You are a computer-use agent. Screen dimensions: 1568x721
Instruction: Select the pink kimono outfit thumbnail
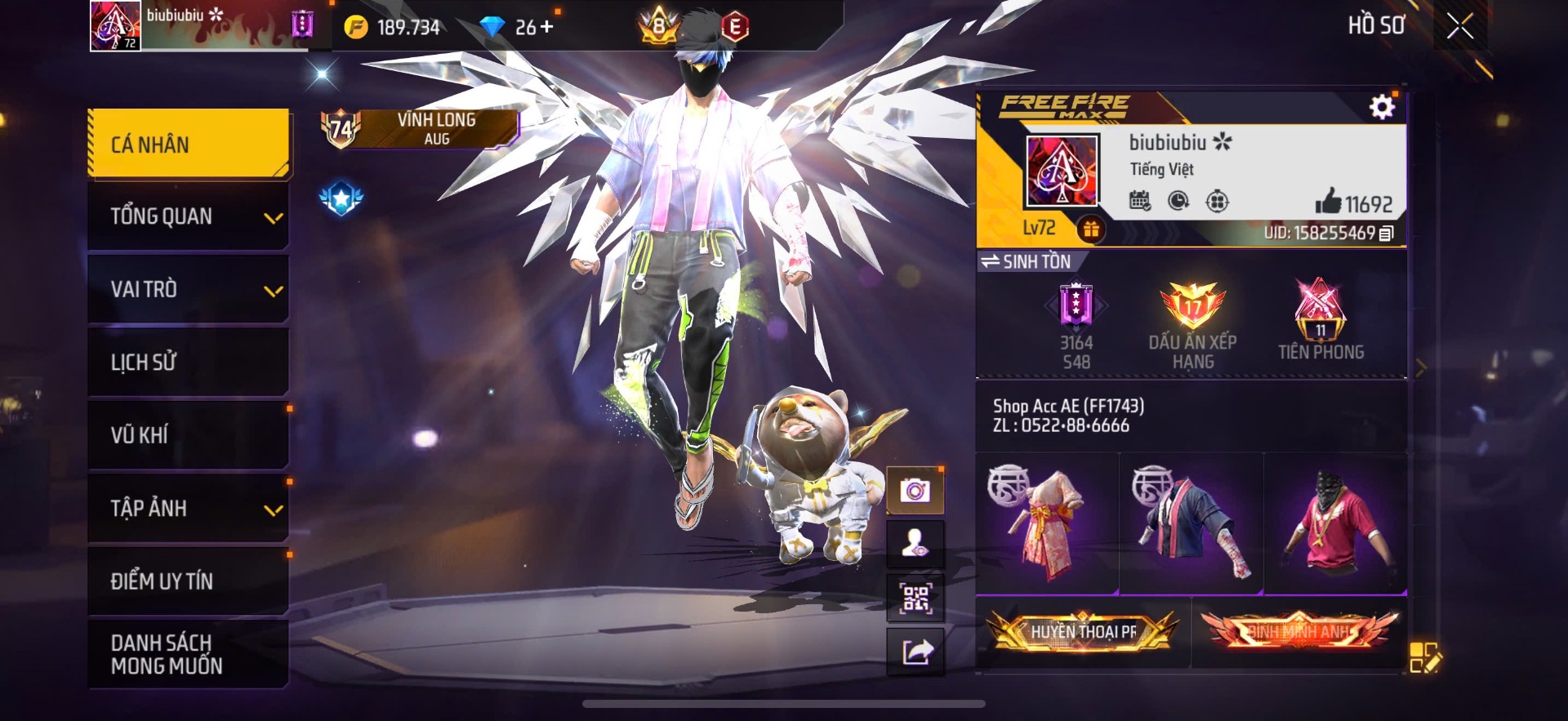[1047, 523]
